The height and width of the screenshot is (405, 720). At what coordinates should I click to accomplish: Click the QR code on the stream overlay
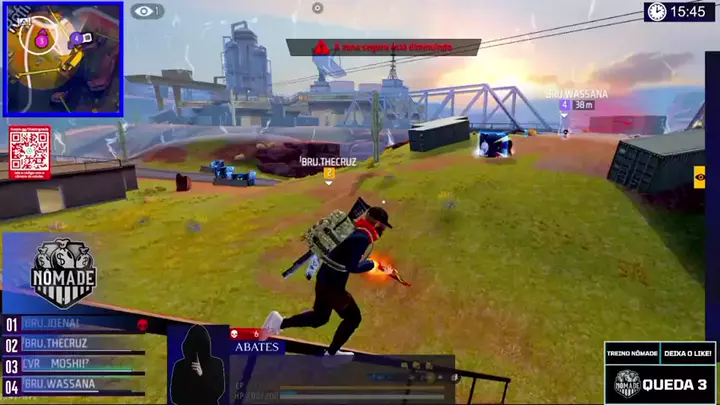tap(29, 150)
